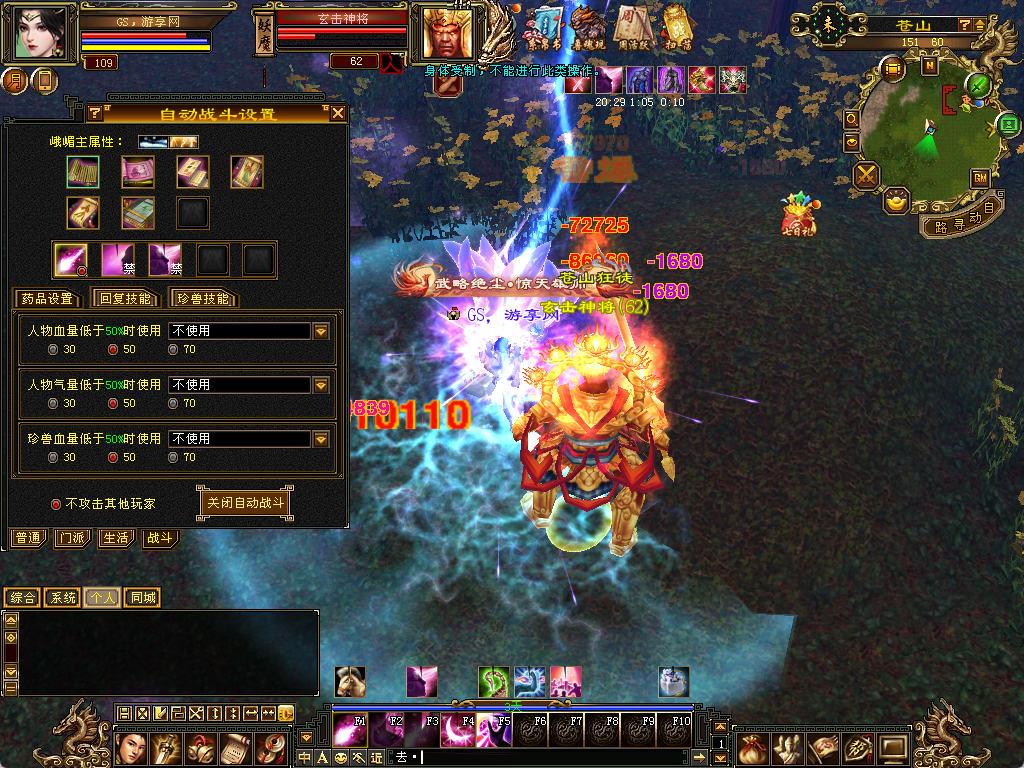
Task: Click the 关闭自动战斗 button
Action: tap(245, 503)
